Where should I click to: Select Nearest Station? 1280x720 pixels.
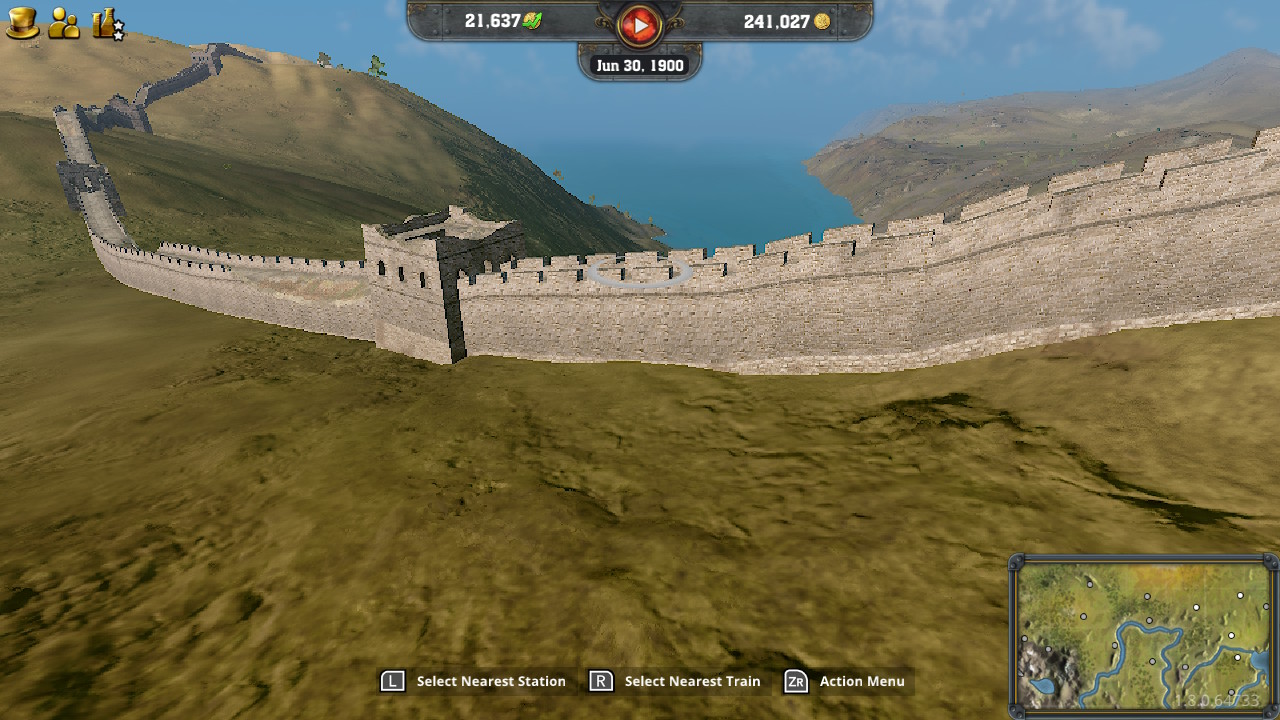(490, 681)
